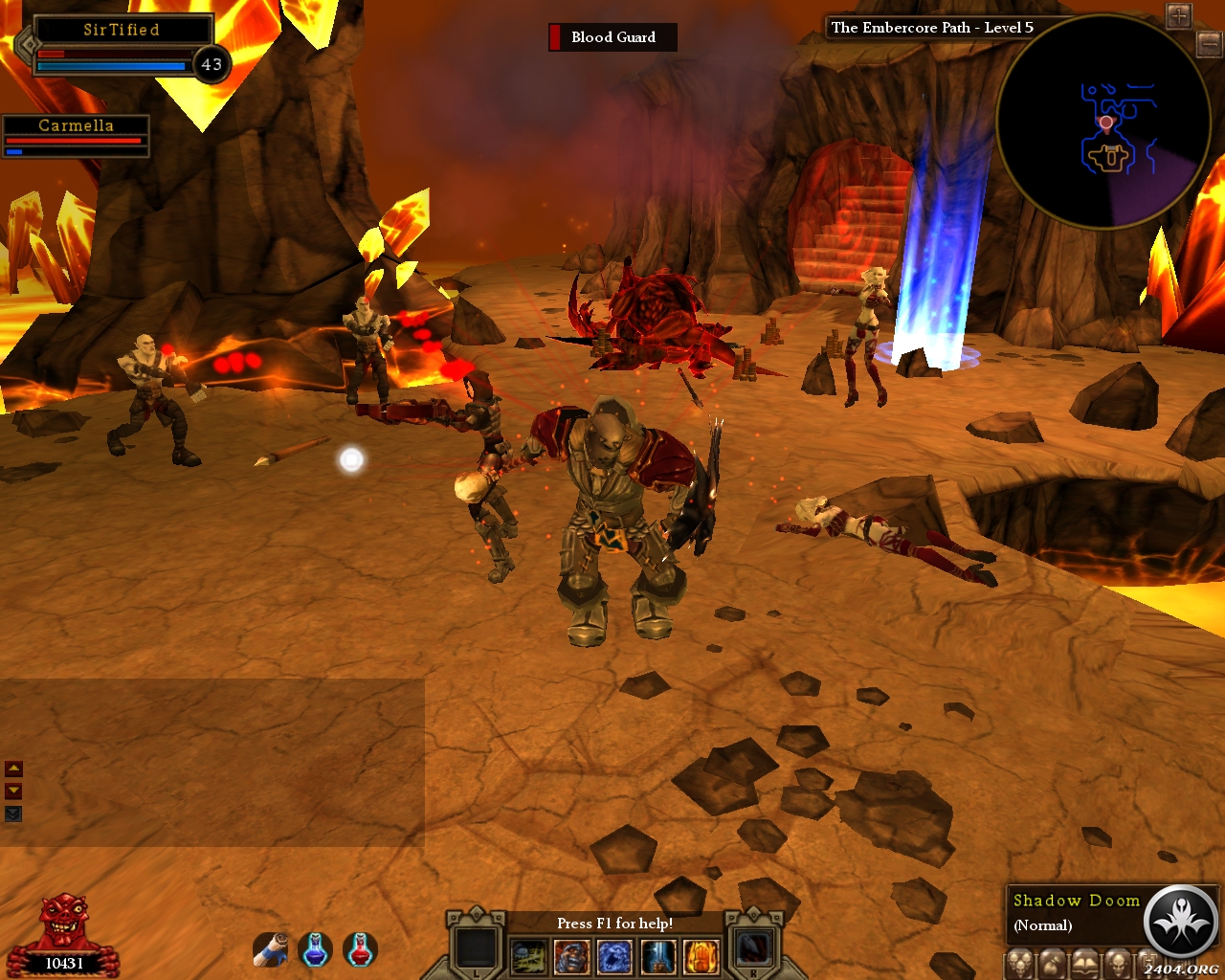
Task: Select the right-click skill slot
Action: (753, 949)
